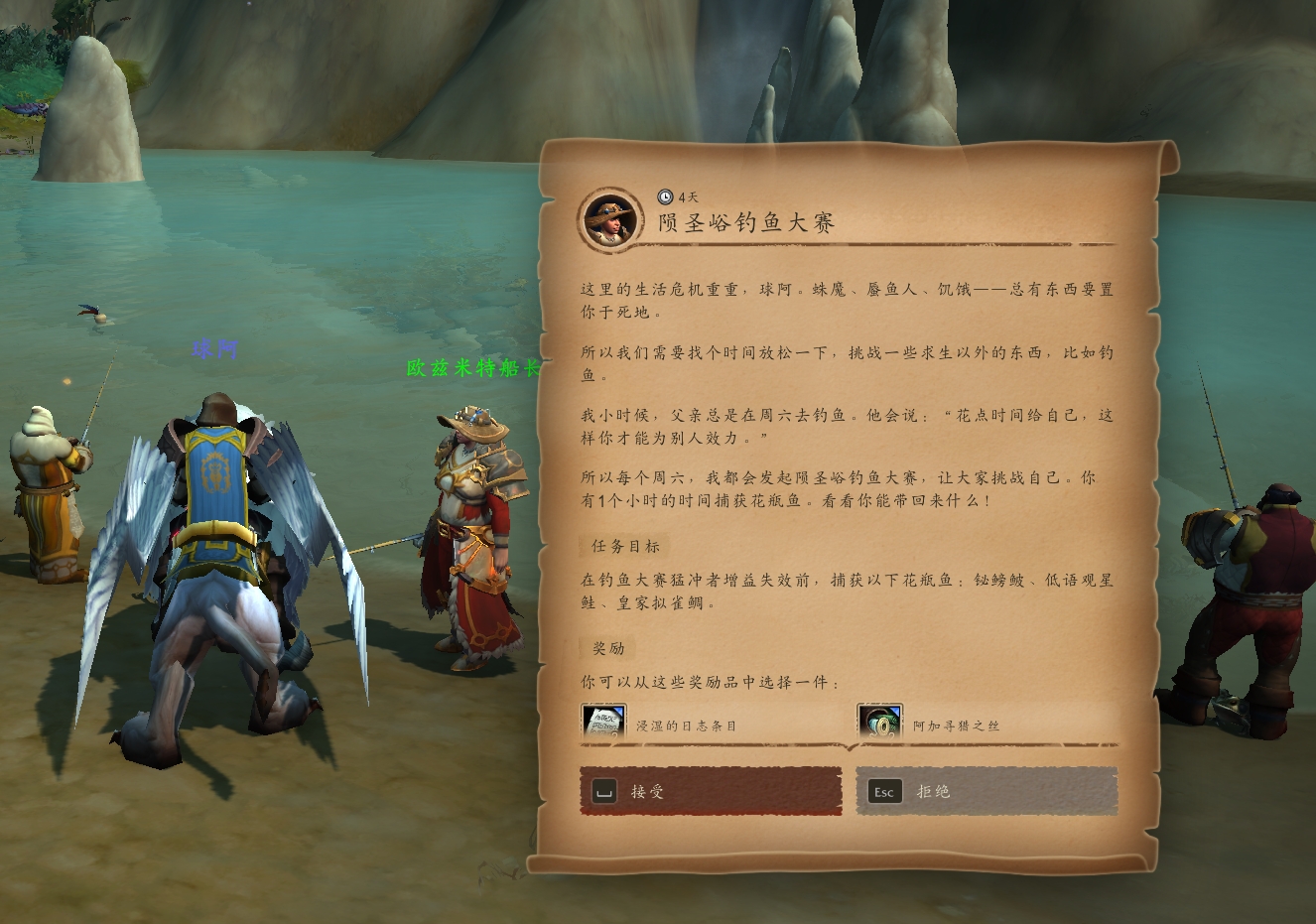Click the Esc key icon on the decline button
Image resolution: width=1316 pixels, height=924 pixels.
pyautogui.click(x=882, y=791)
